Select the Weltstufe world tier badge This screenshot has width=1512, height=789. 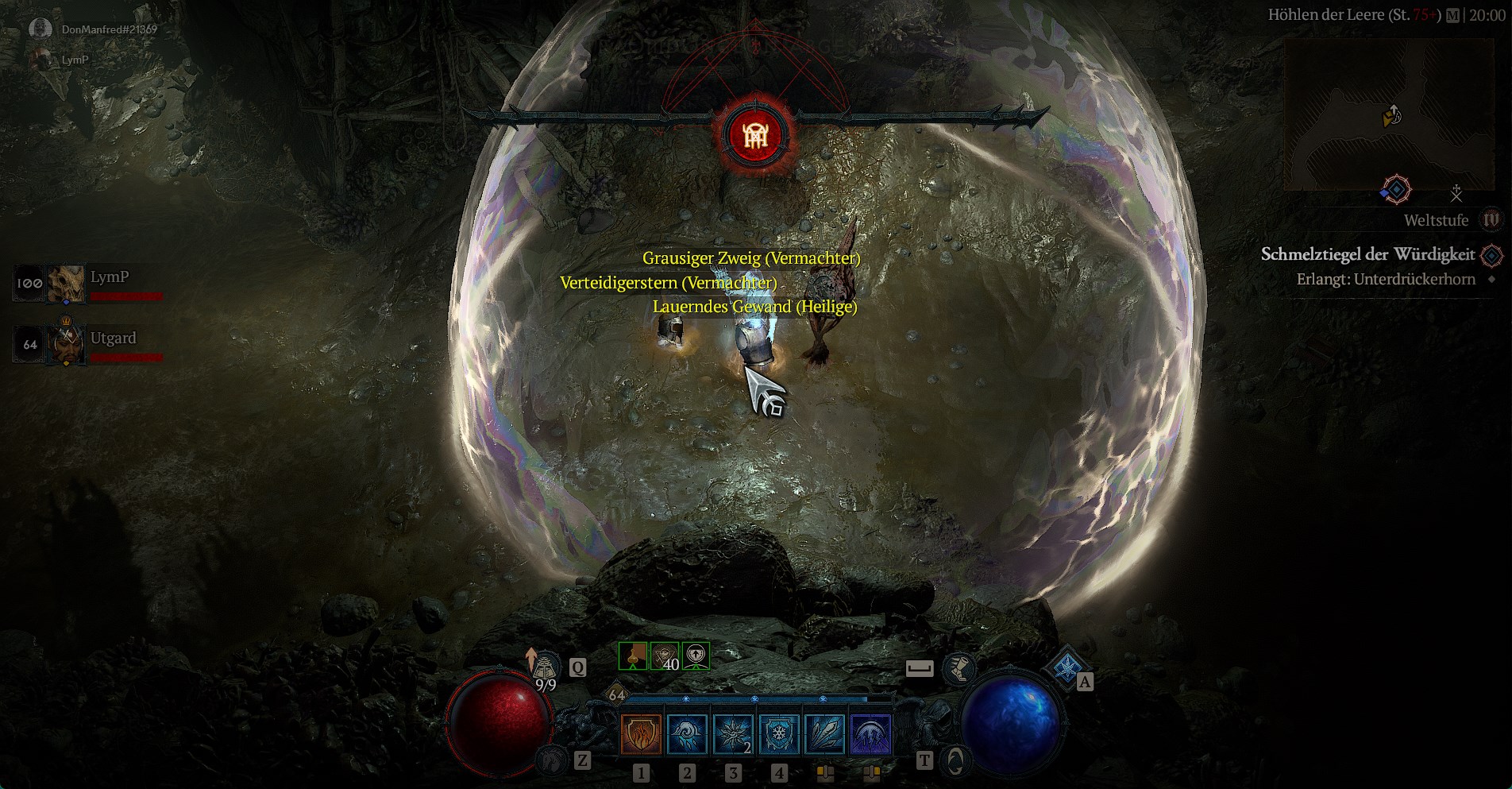(1491, 220)
